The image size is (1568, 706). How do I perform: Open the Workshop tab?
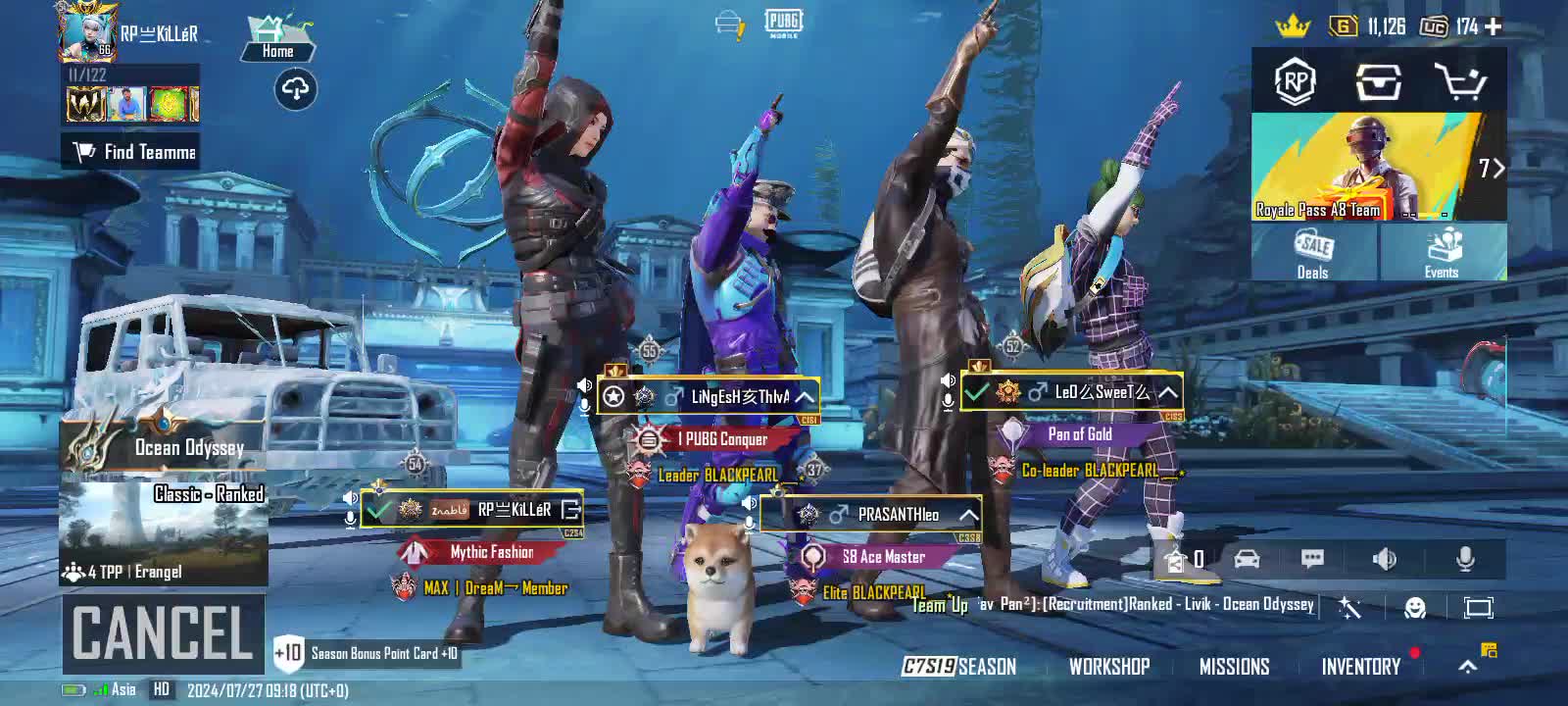[x=1108, y=667]
